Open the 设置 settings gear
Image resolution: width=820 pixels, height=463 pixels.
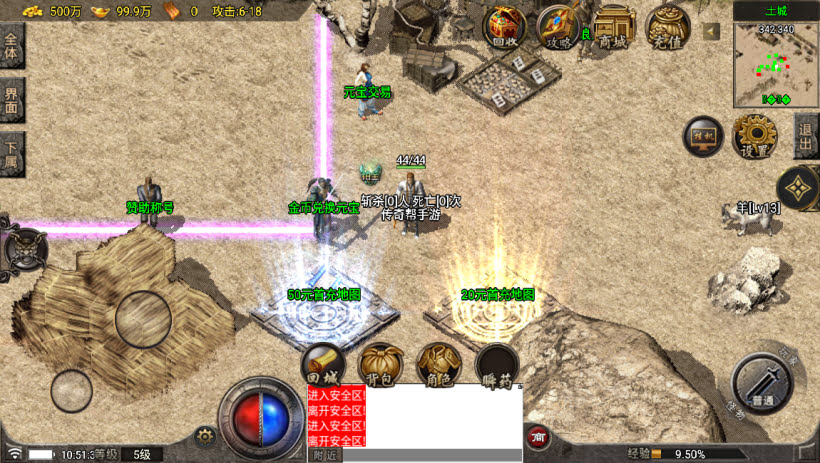(755, 135)
